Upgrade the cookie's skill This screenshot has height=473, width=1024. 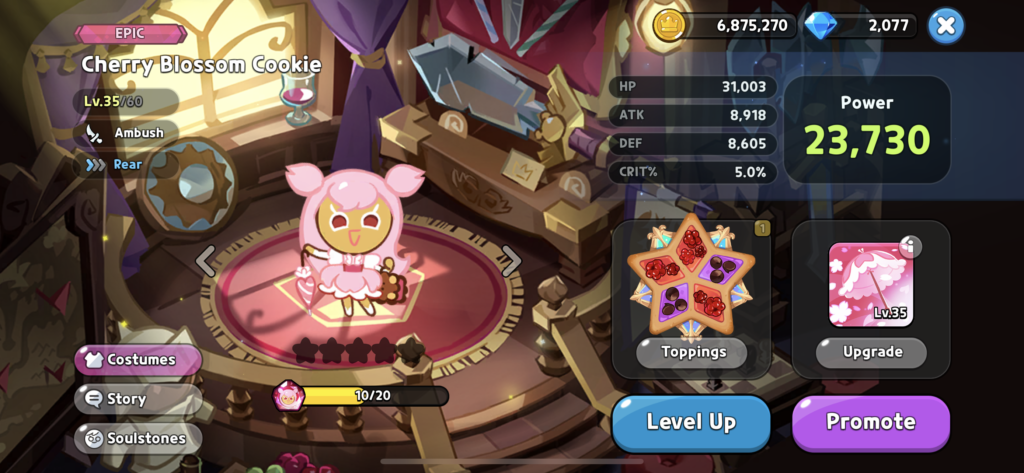pyautogui.click(x=871, y=352)
